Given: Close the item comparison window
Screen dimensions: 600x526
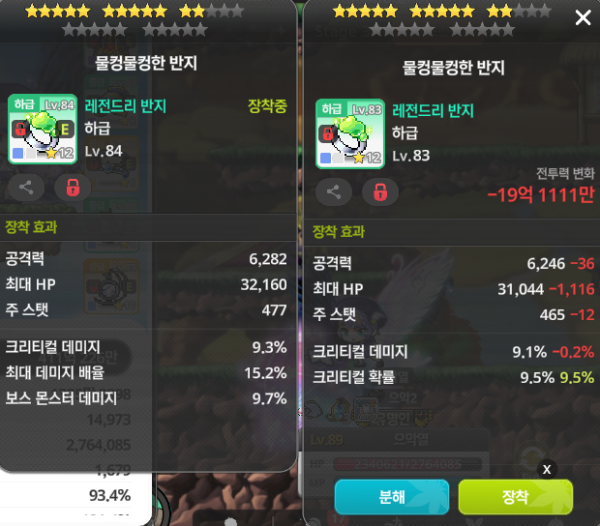Looking at the screenshot, I should [583, 17].
